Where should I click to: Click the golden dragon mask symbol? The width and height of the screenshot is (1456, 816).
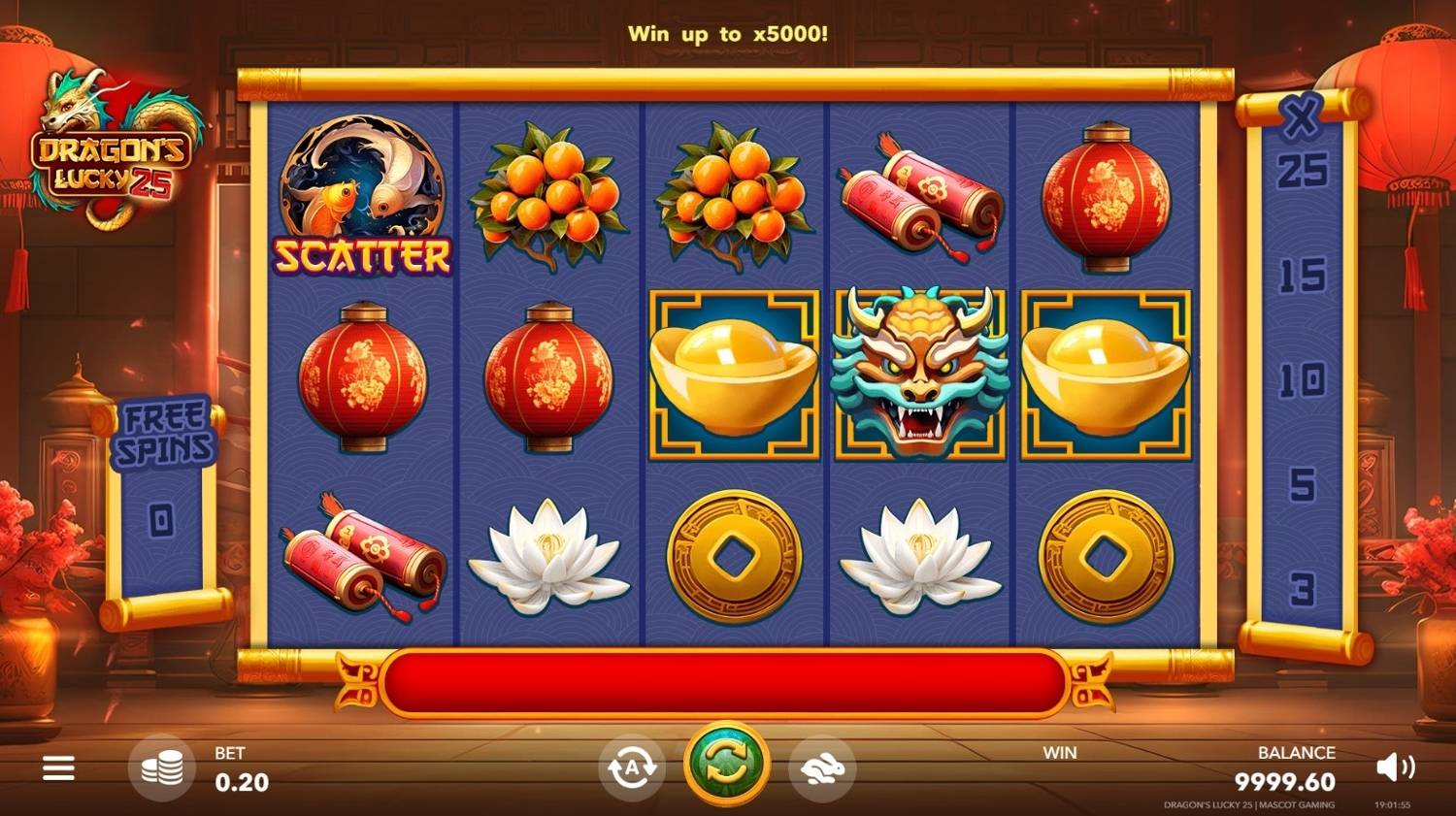point(917,374)
